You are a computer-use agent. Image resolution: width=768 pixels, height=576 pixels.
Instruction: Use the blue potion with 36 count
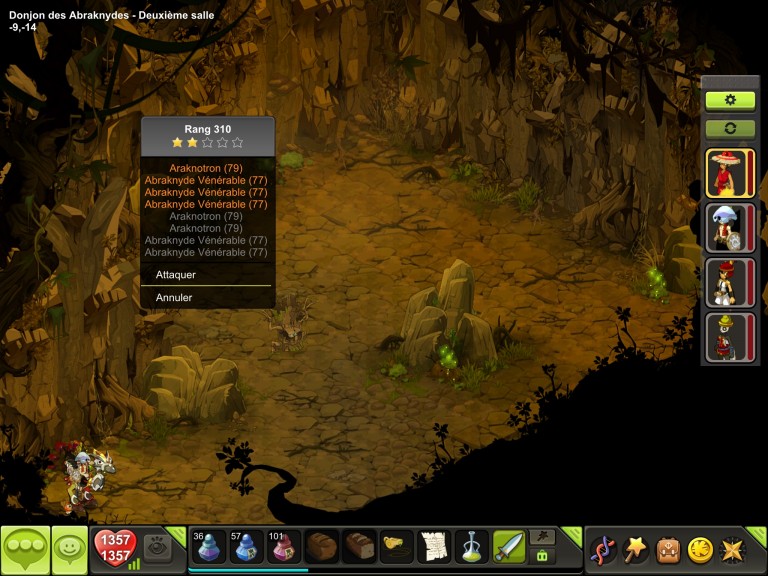tap(209, 548)
